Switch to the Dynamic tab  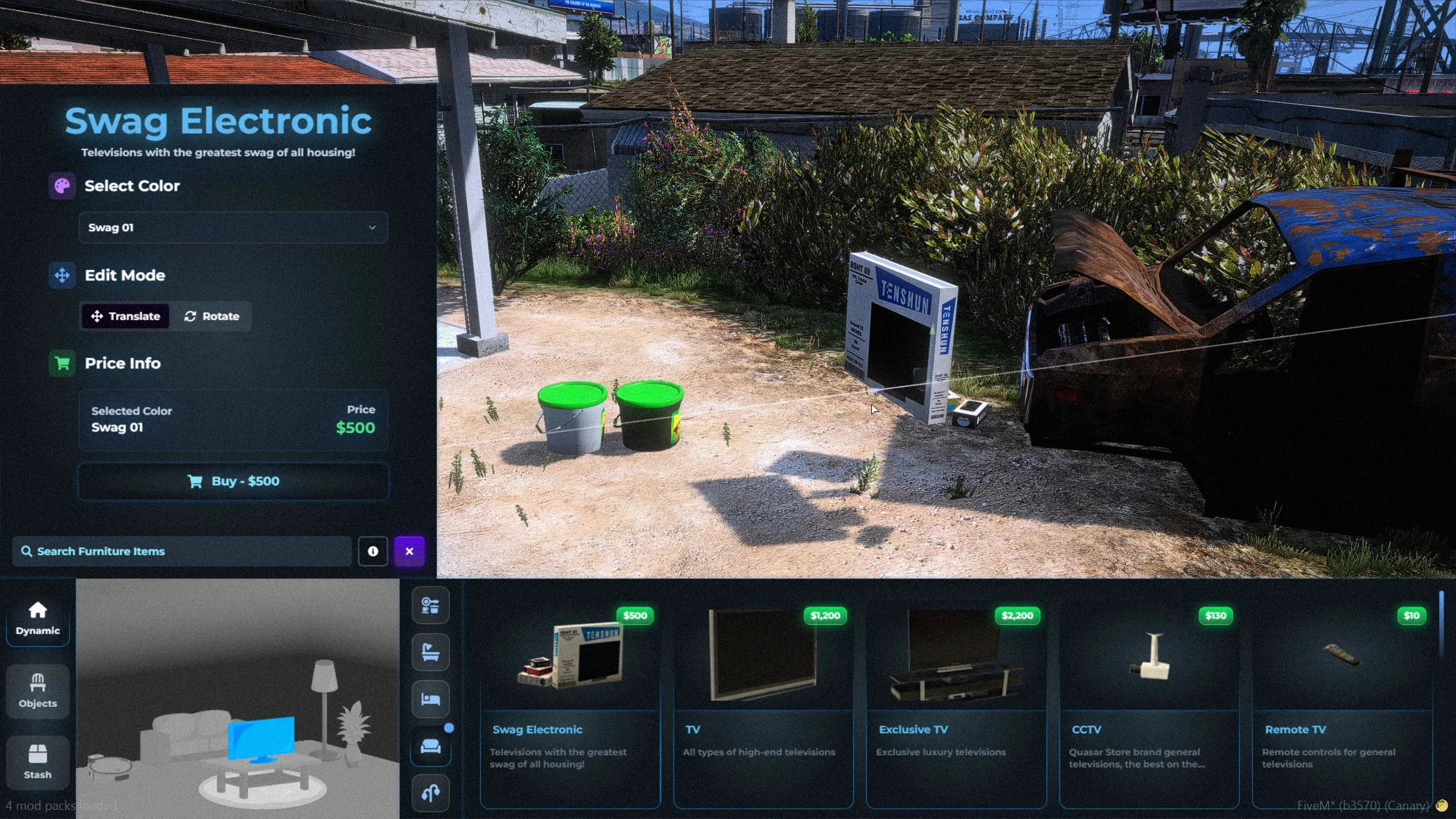(38, 618)
